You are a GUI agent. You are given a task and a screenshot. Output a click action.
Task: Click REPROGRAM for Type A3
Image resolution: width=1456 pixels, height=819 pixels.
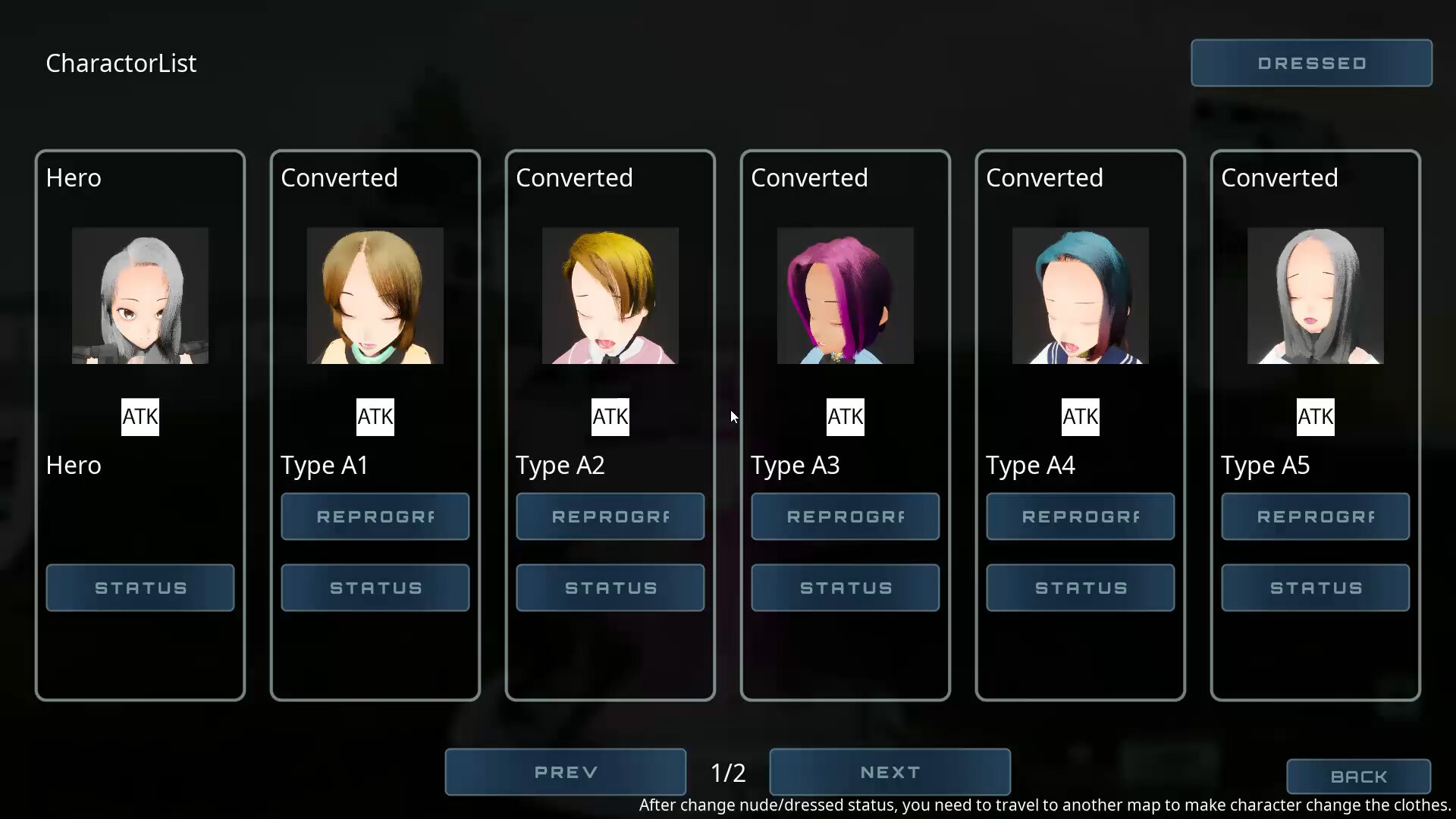(846, 516)
